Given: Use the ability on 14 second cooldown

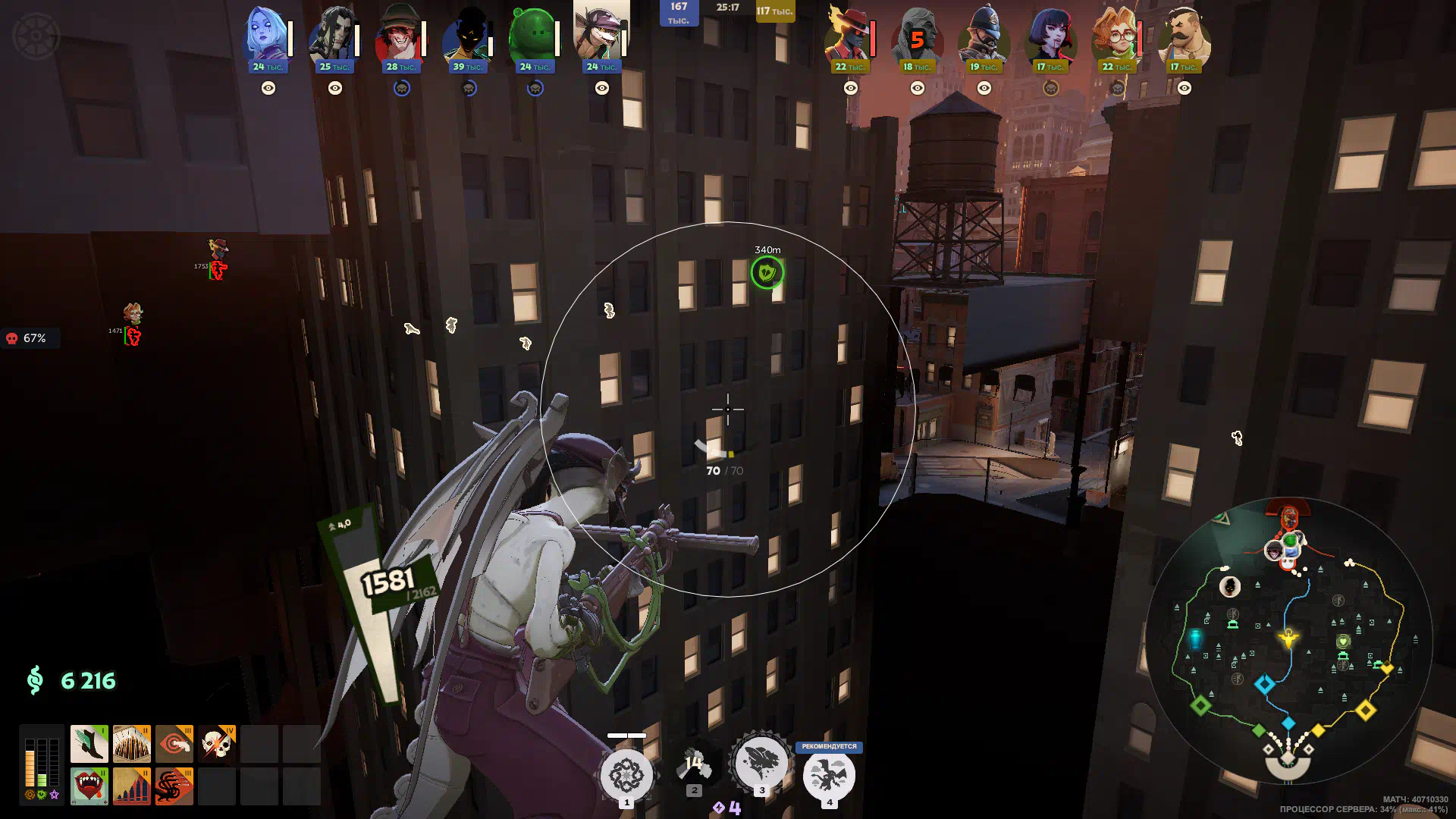Looking at the screenshot, I should pyautogui.click(x=694, y=767).
